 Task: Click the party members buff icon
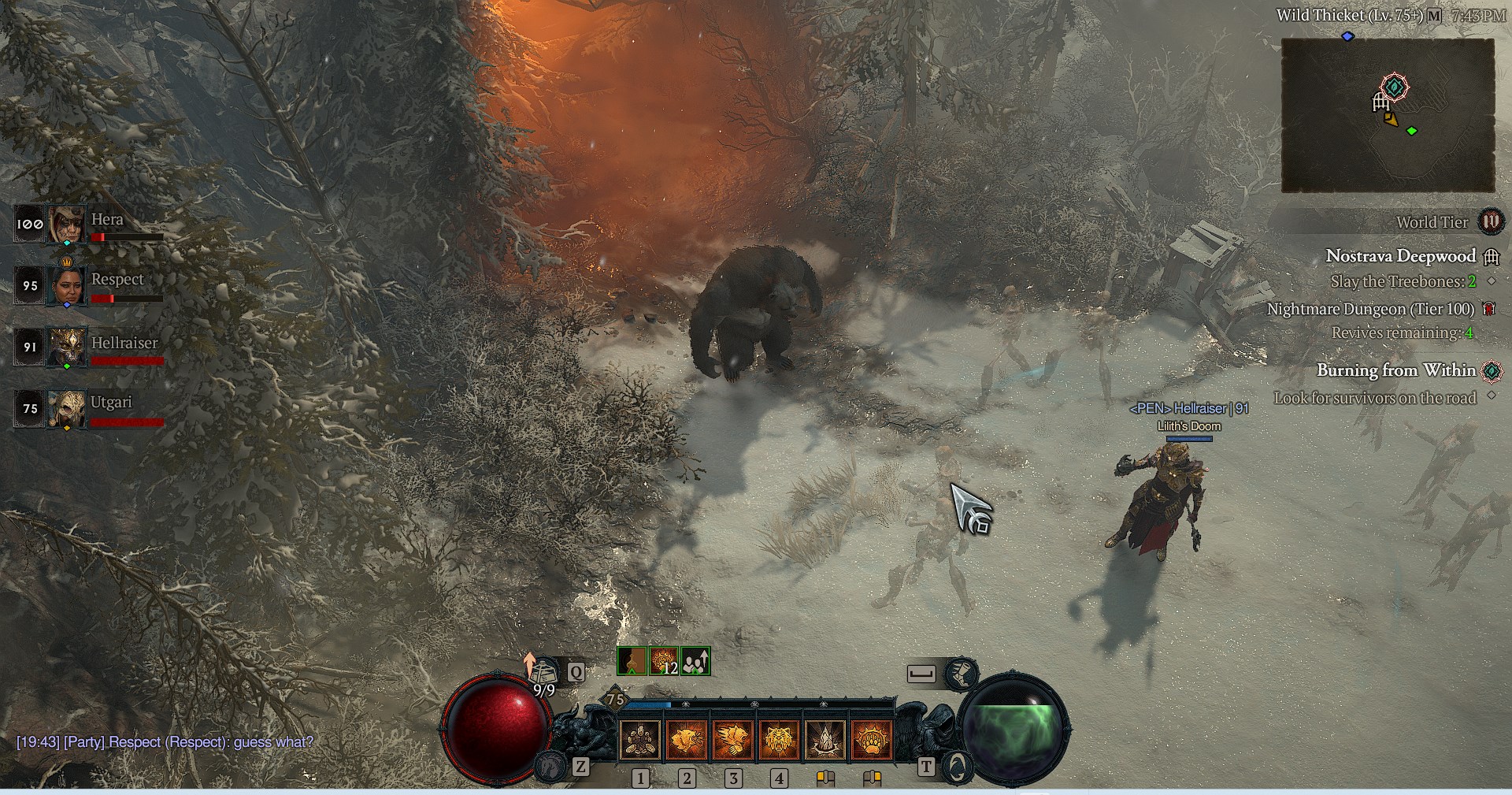[x=695, y=662]
